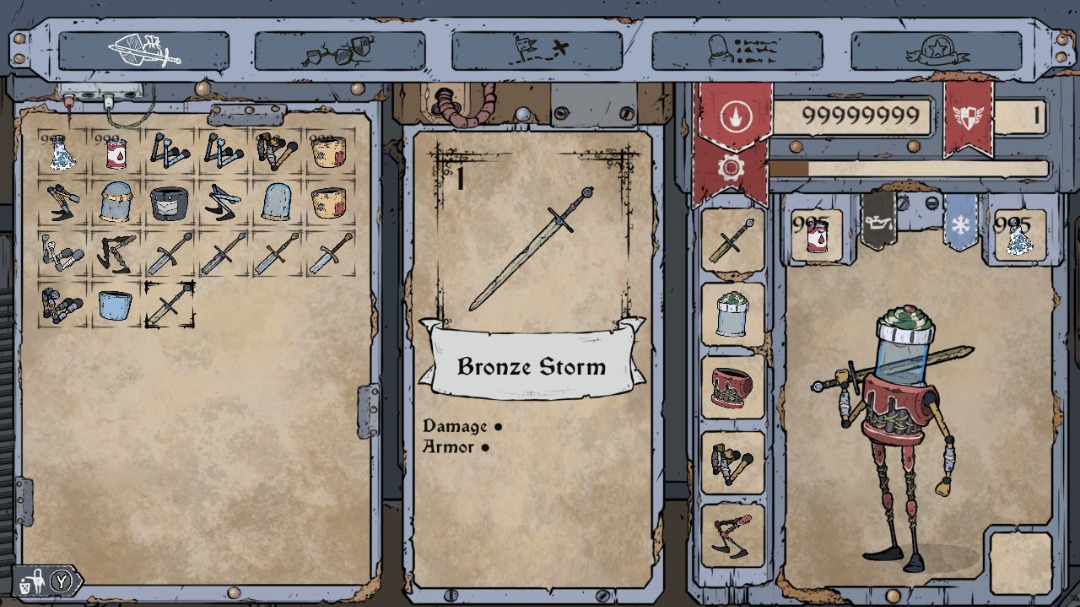Use the oil can consumable above the robot
This screenshot has width=1080, height=607.
[x=817, y=237]
